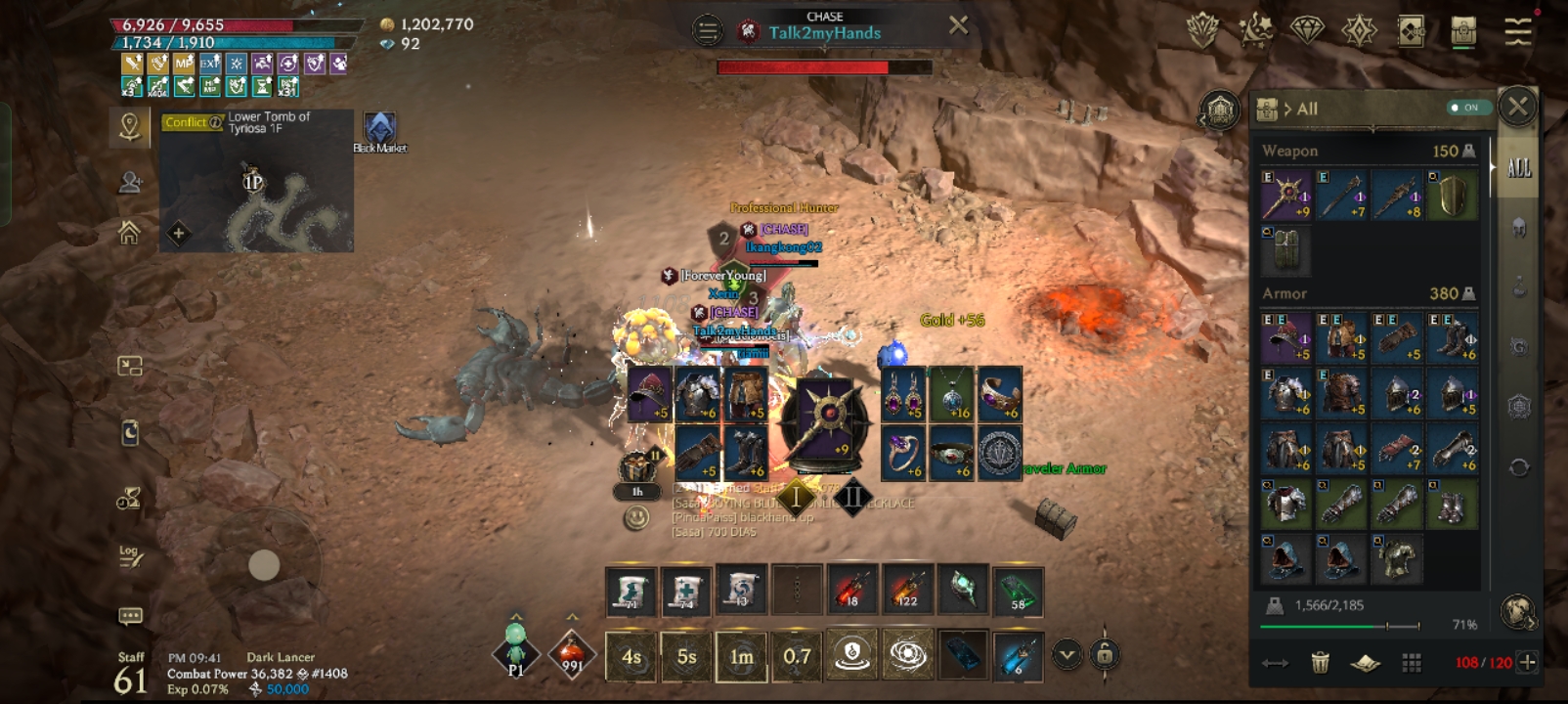The image size is (1568, 704).
Task: Click the emoji smiley face button
Action: click(636, 517)
